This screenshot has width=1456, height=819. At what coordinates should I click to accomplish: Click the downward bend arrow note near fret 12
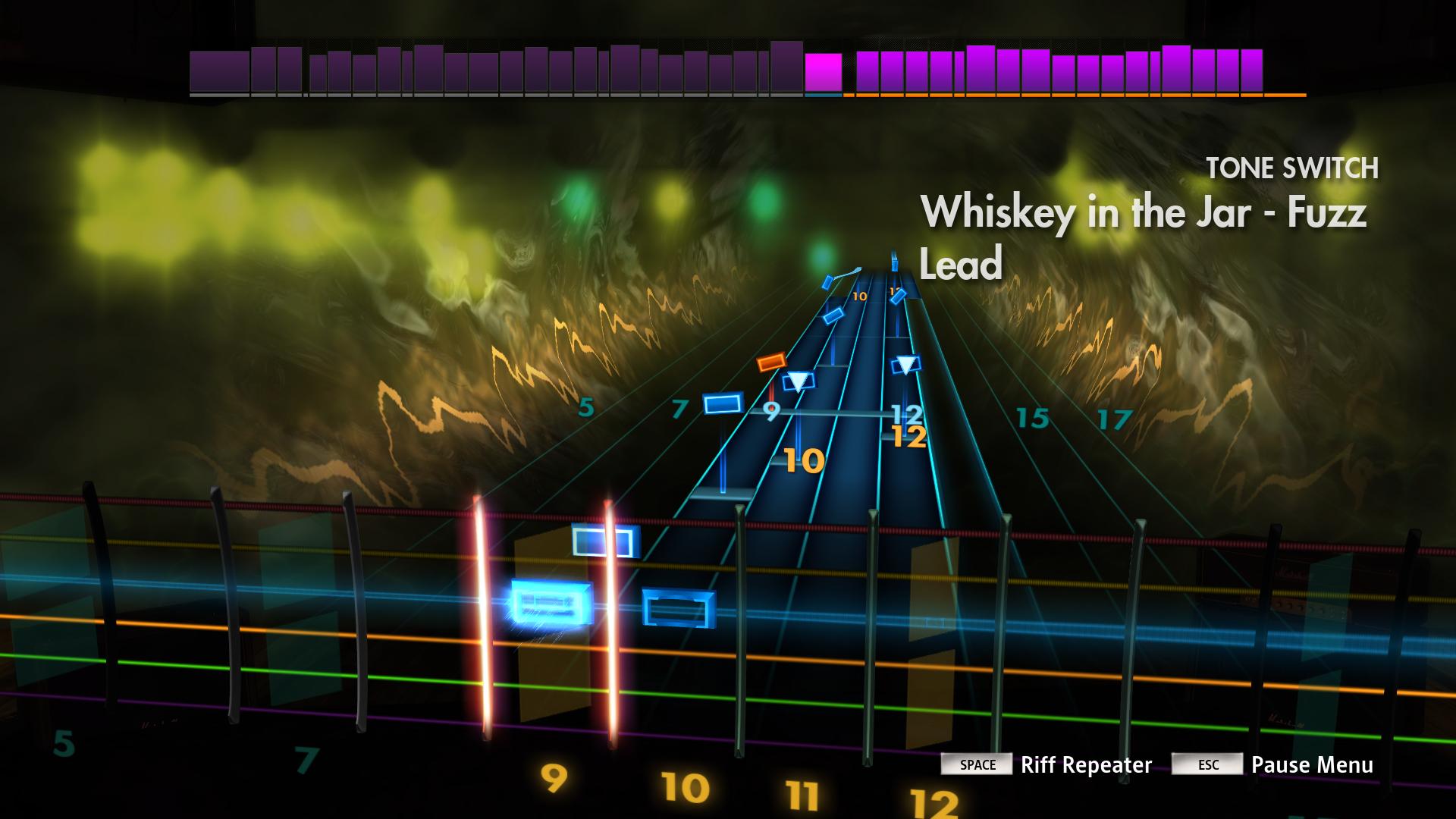(907, 366)
